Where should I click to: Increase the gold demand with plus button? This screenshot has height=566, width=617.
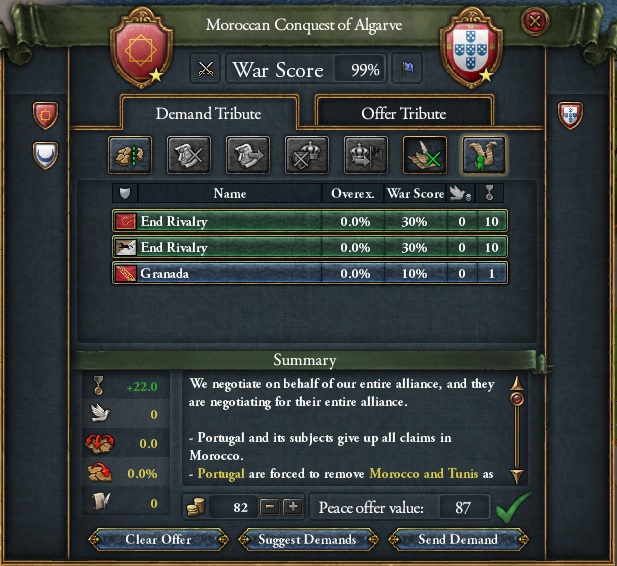292,506
